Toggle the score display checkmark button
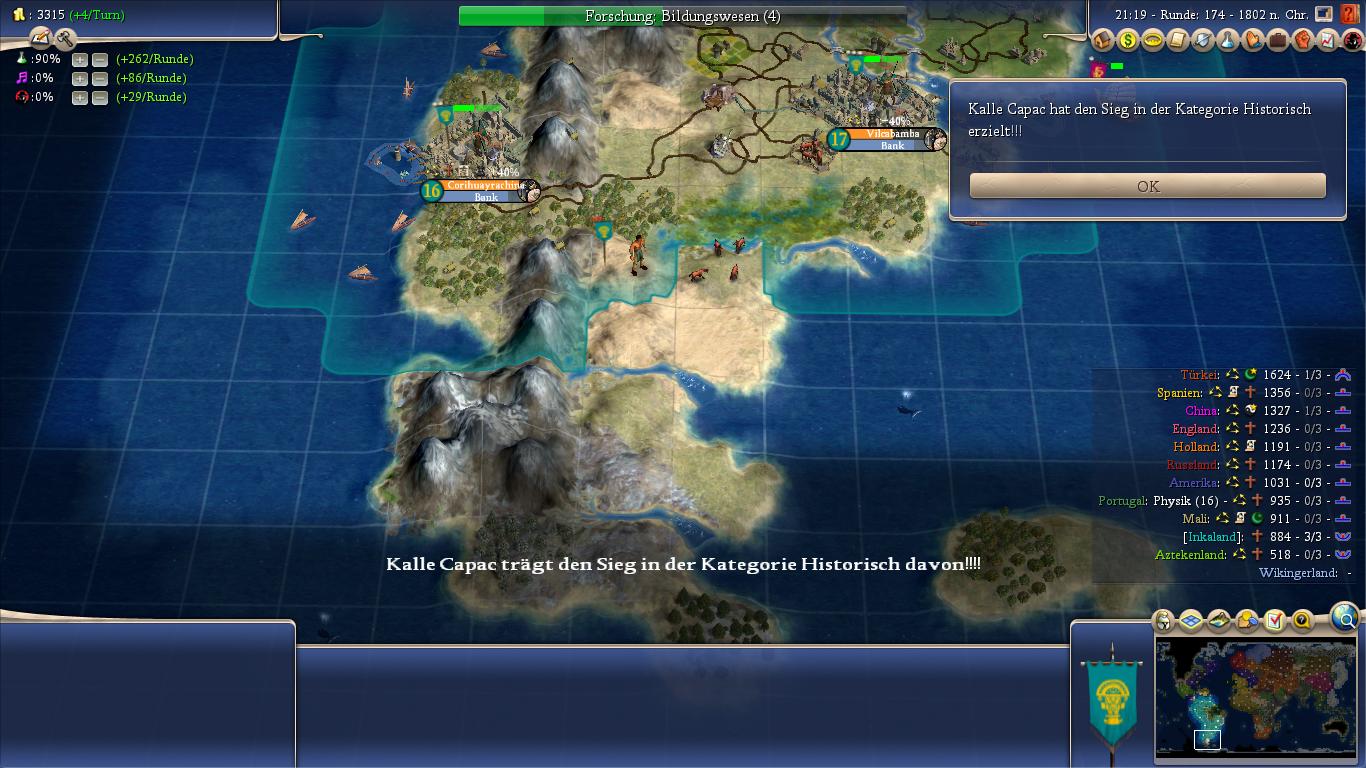 1274,621
